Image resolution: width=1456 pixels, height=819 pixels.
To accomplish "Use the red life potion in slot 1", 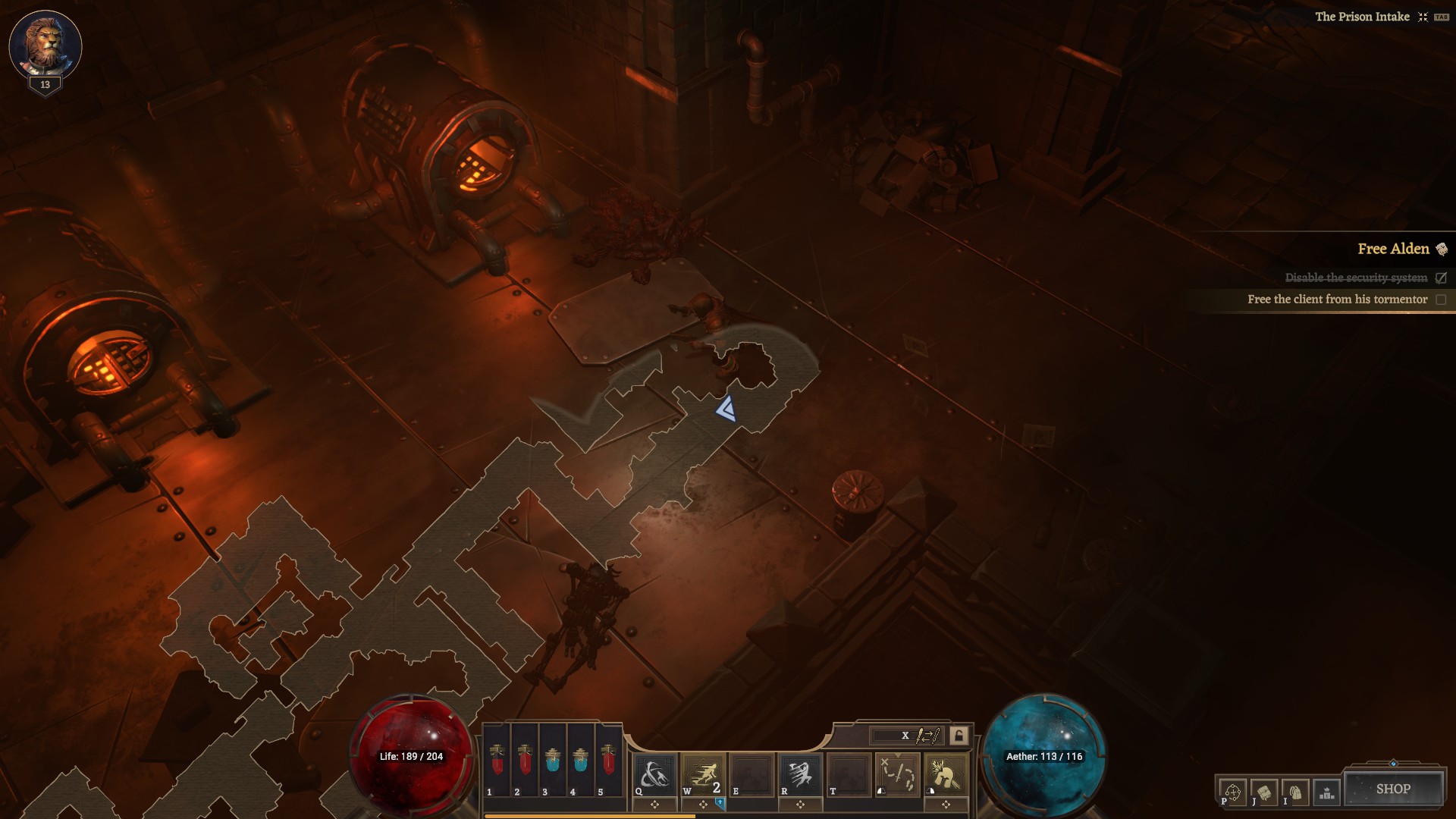I will (497, 761).
